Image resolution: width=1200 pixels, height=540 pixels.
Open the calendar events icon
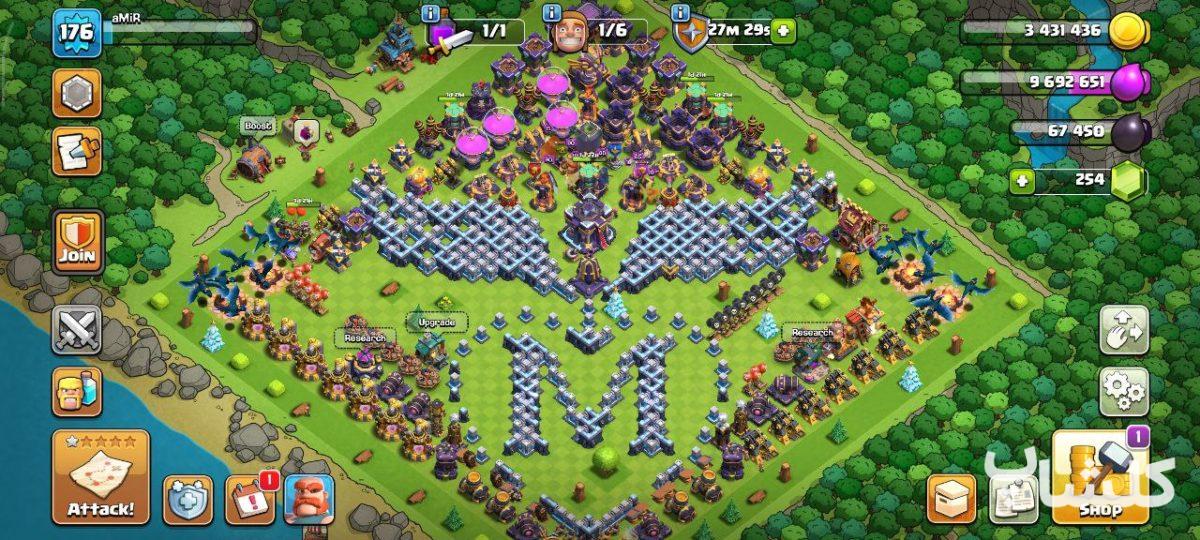(250, 500)
